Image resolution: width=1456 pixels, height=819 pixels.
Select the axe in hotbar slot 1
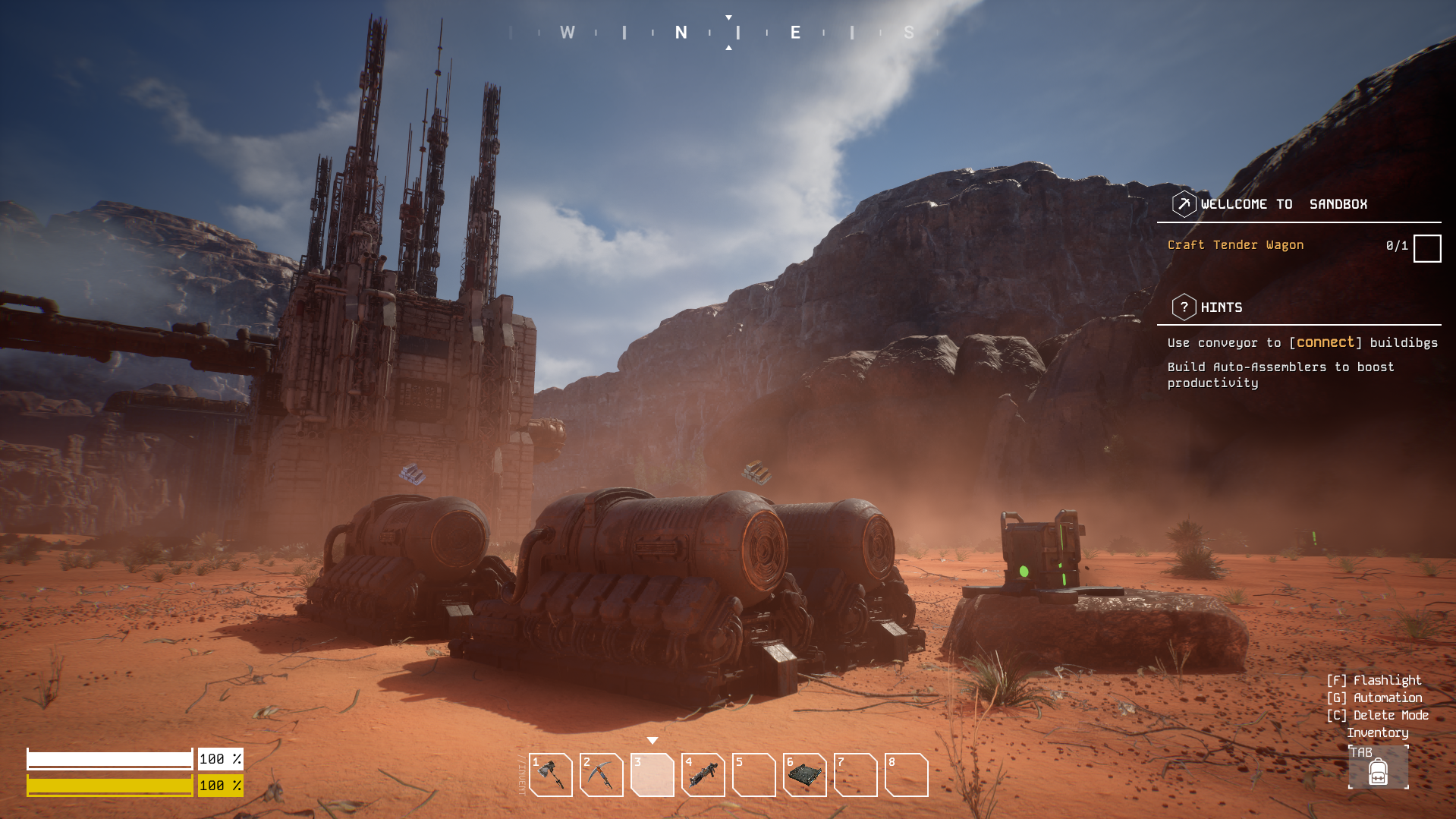(551, 775)
